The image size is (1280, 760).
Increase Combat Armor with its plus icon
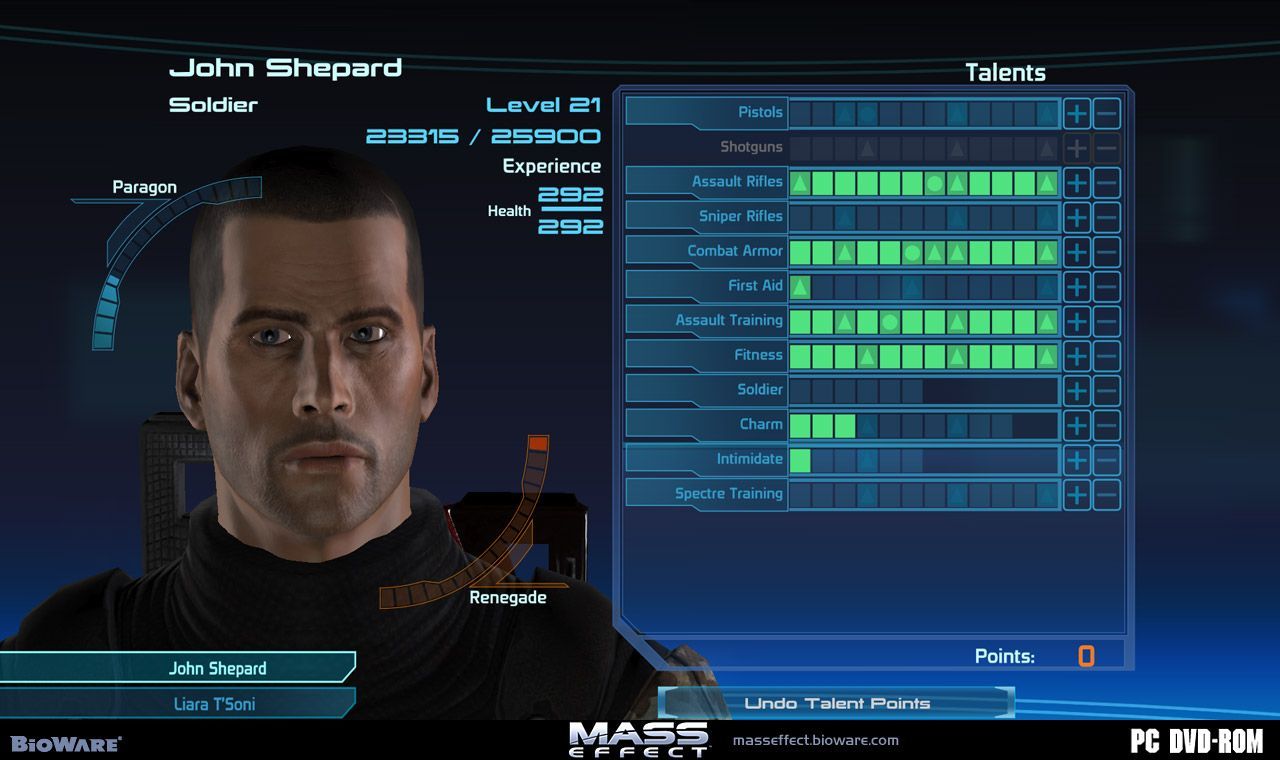click(1077, 251)
